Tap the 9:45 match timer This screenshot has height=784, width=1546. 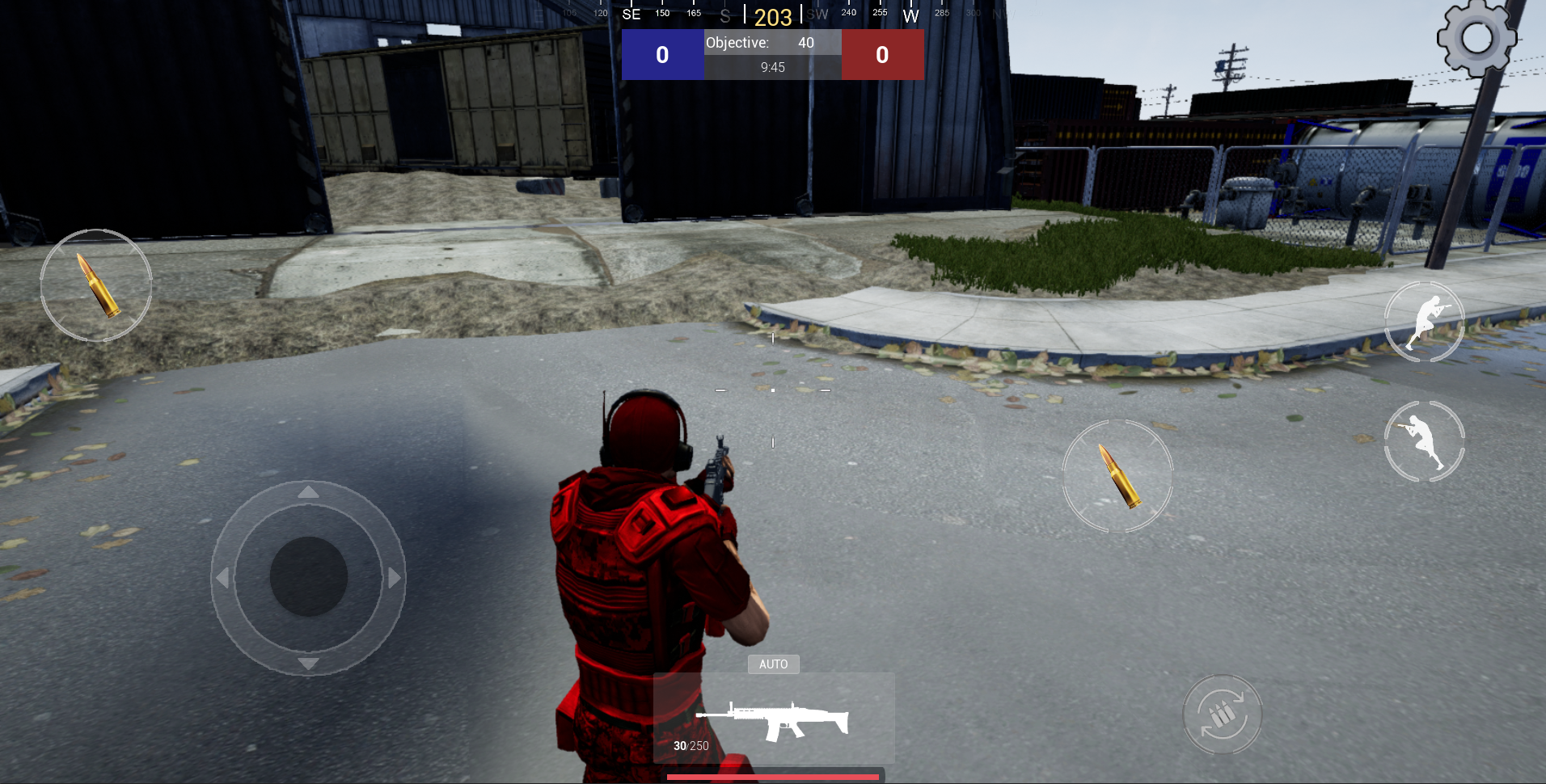click(772, 67)
